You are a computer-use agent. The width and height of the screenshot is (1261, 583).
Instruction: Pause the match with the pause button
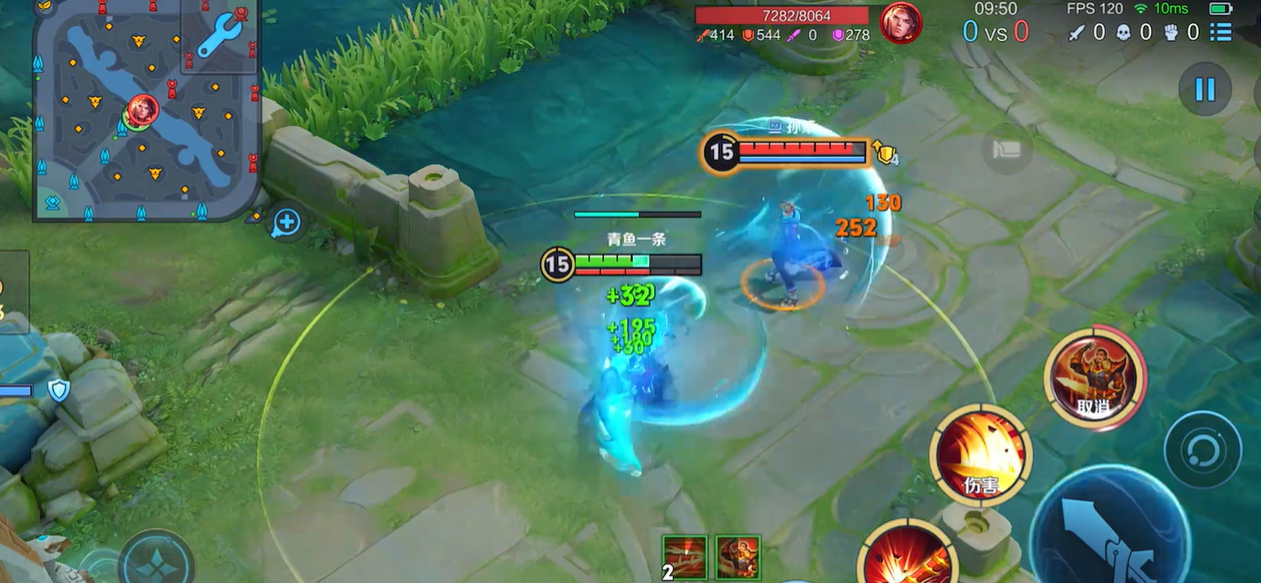point(1204,90)
